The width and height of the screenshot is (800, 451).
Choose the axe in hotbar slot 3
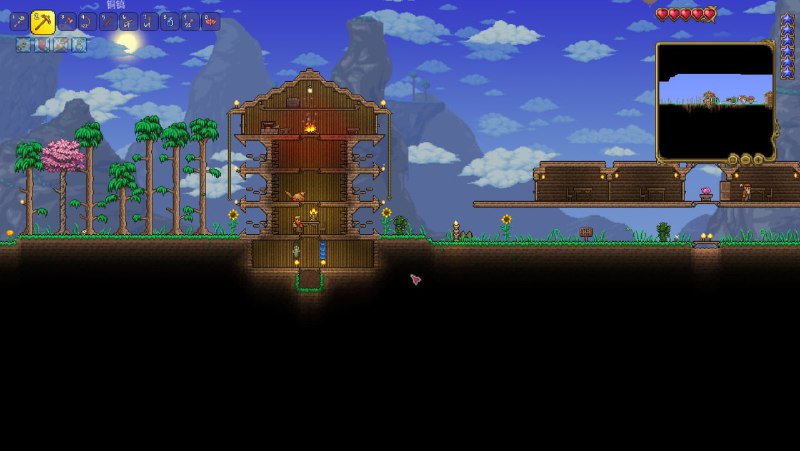[x=67, y=22]
